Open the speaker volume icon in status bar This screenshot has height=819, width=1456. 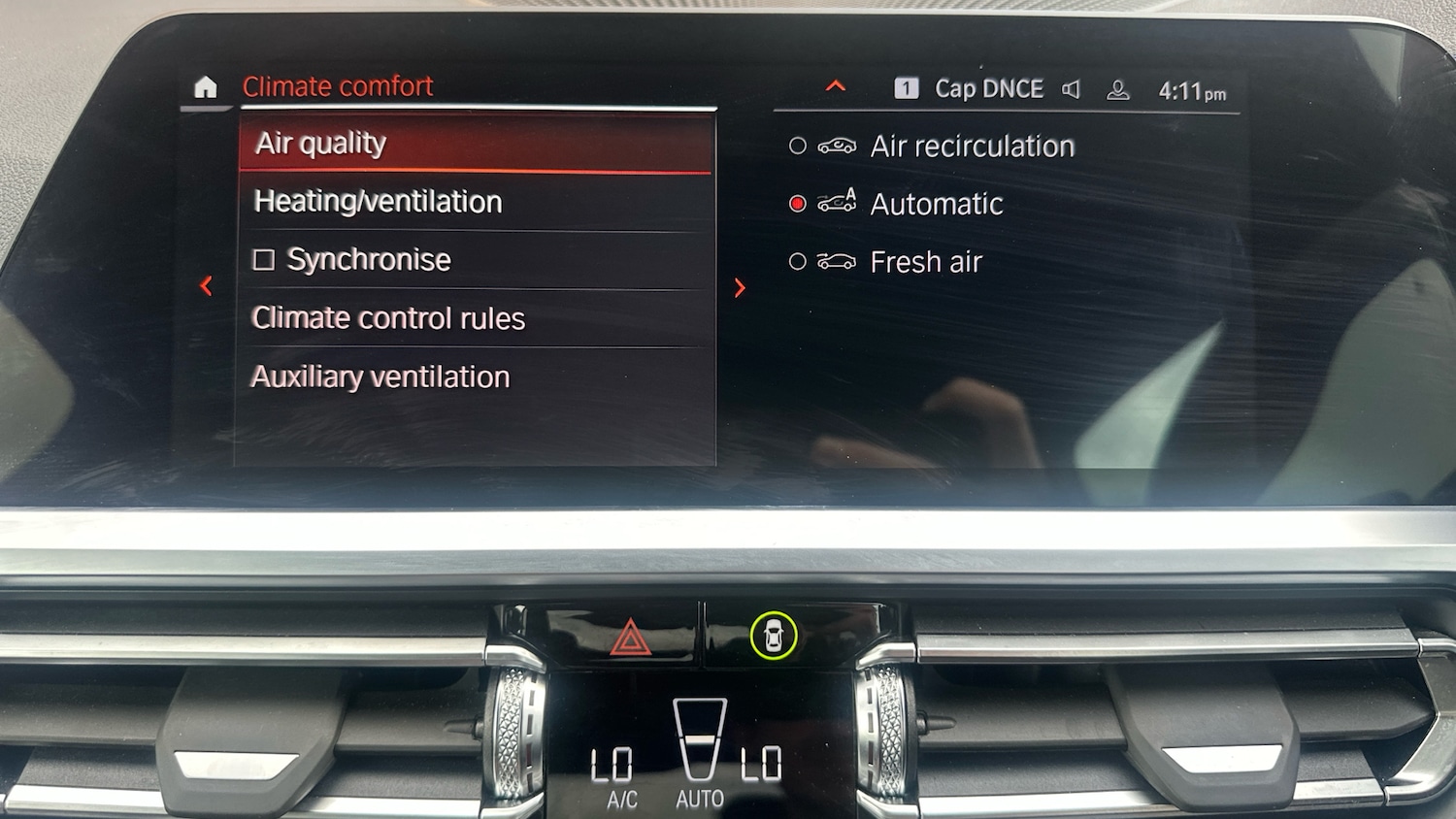point(1072,88)
